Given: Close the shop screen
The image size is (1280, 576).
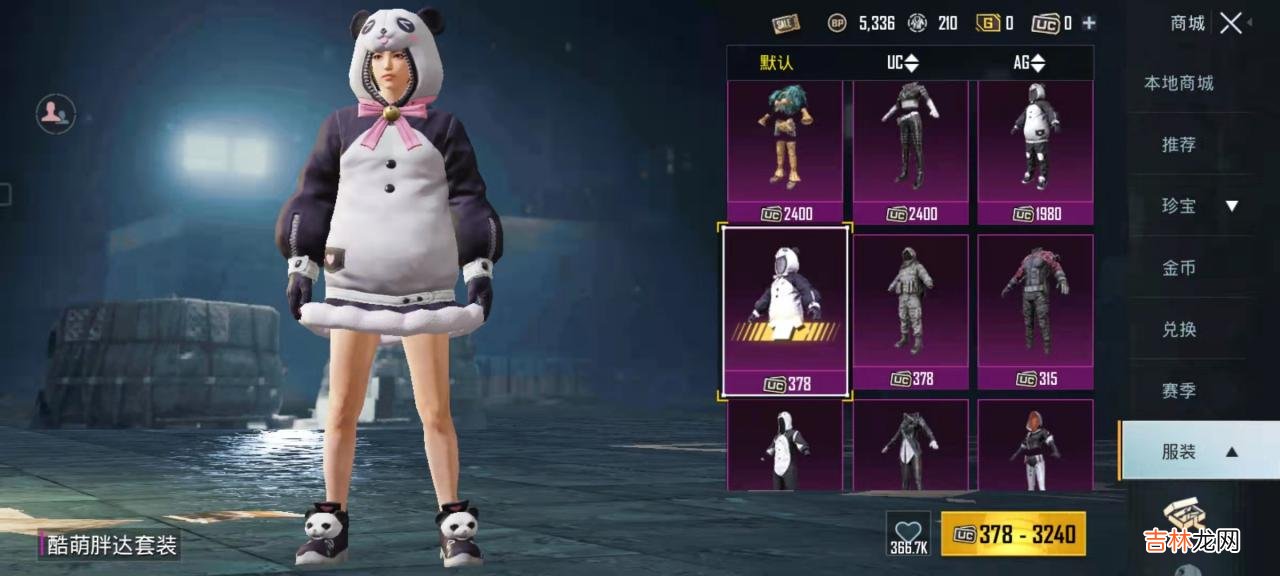Looking at the screenshot, I should point(1231,23).
